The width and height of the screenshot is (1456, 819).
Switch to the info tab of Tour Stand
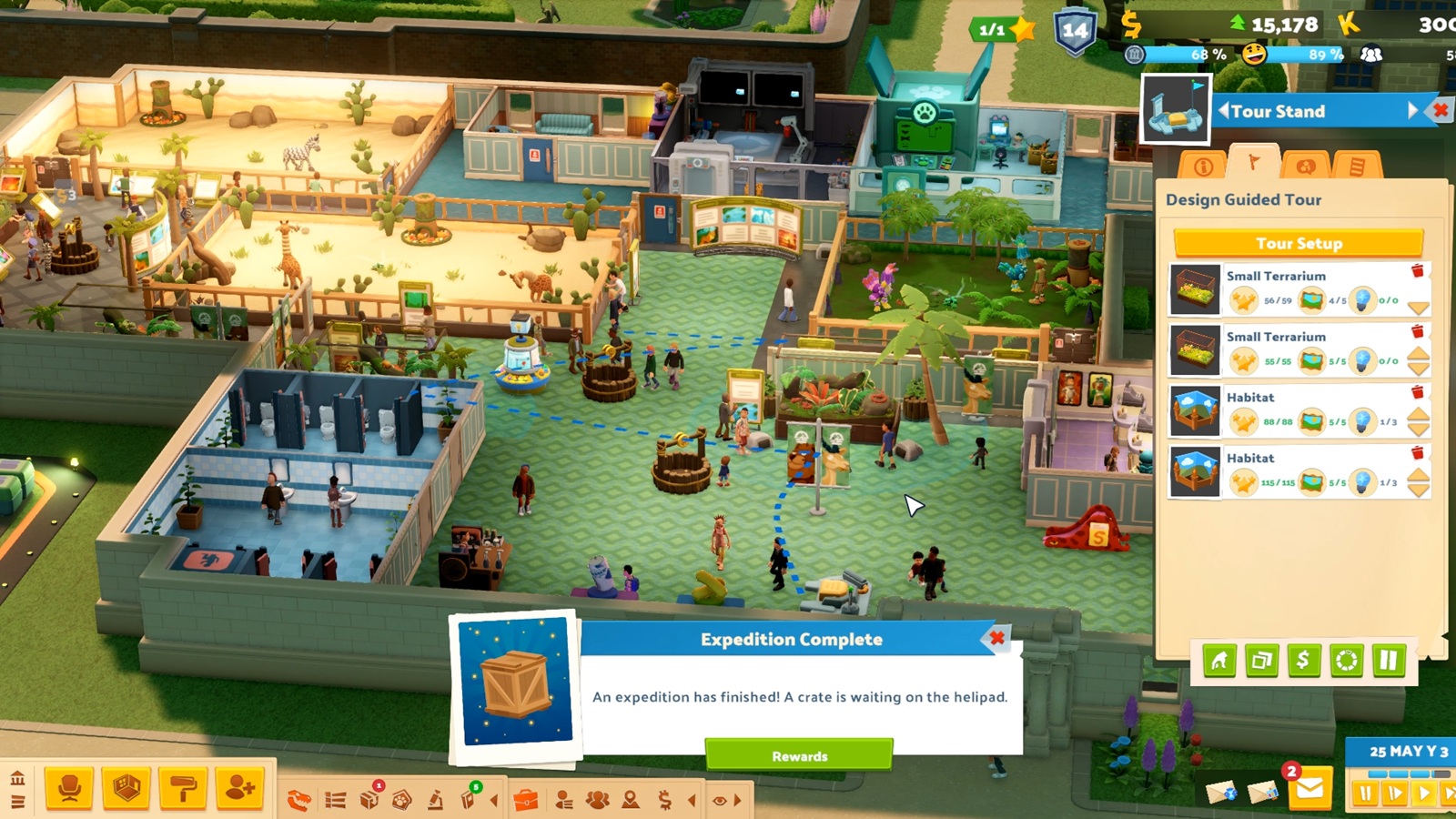click(x=1203, y=167)
